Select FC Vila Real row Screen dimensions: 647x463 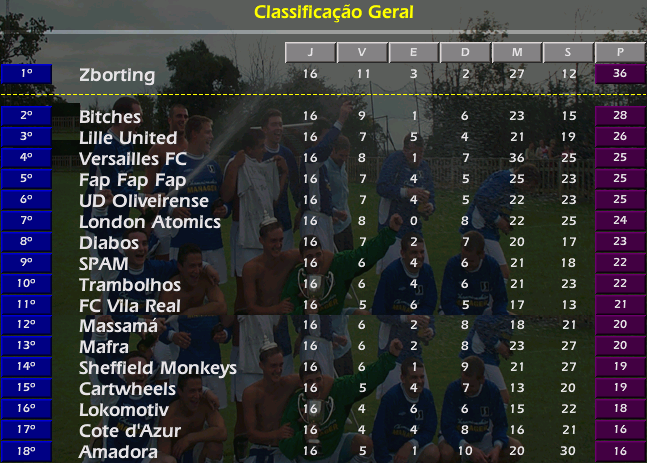129,306
